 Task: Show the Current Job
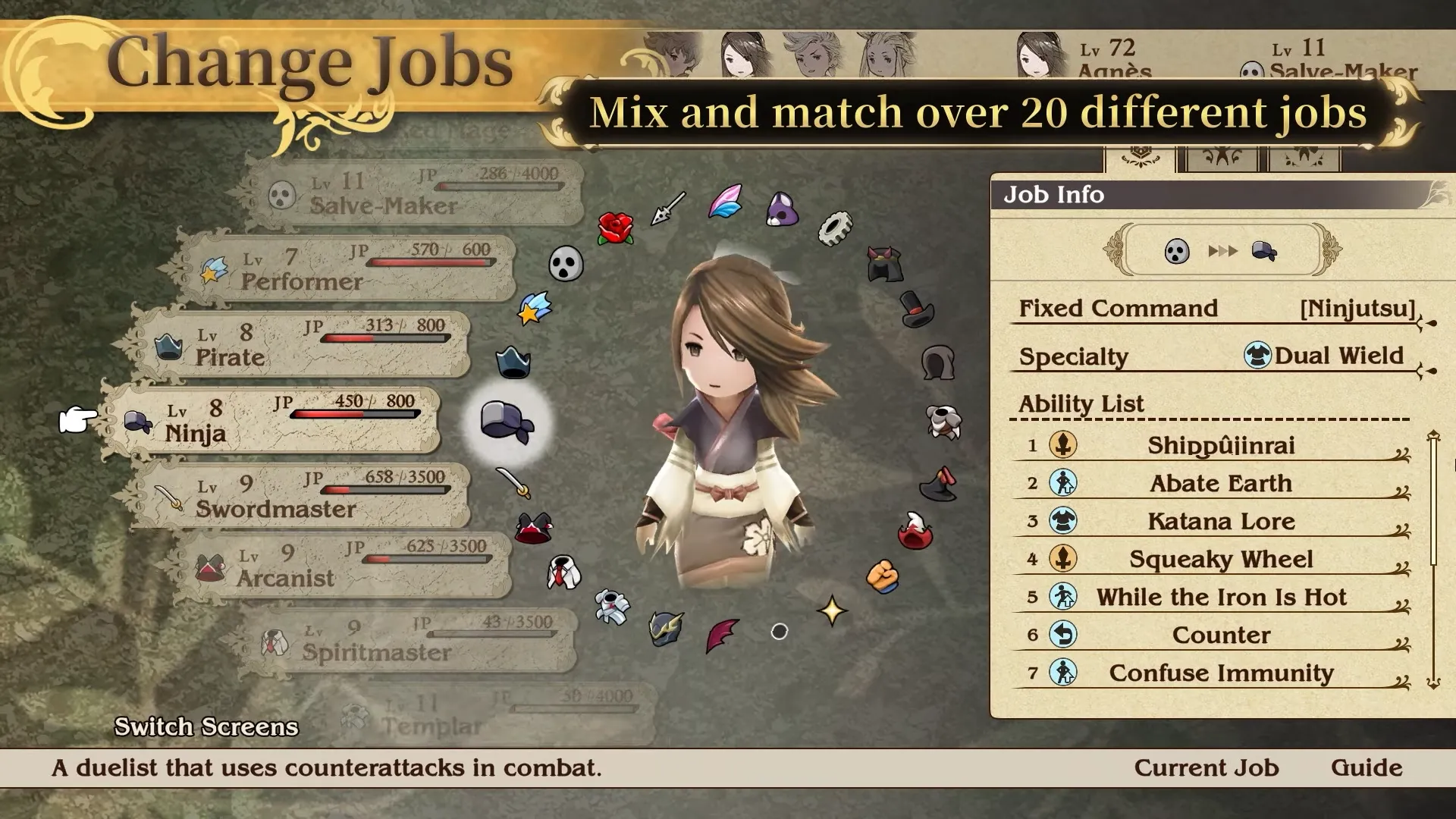pos(1206,767)
